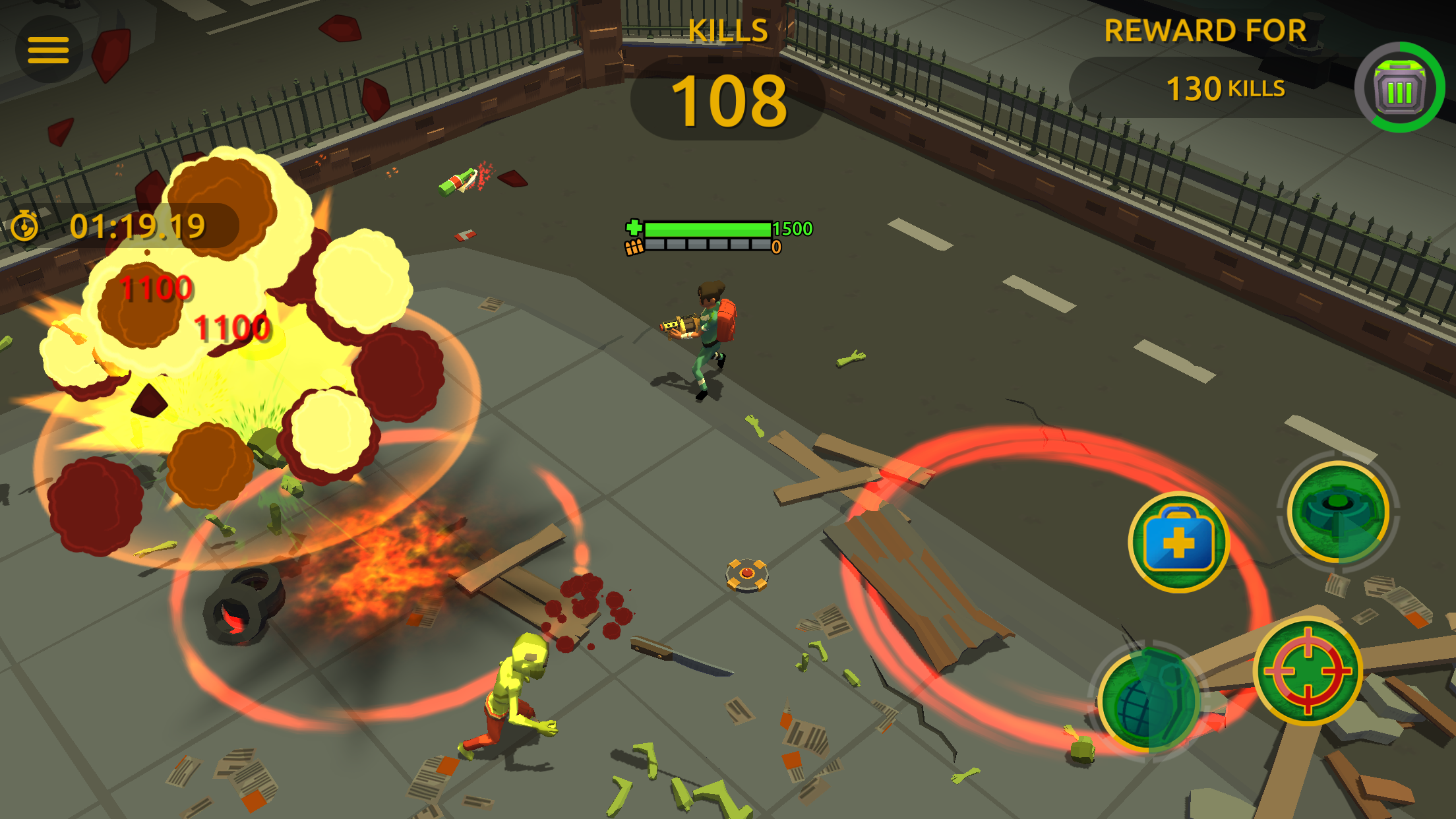Open the hamburger menu

pos(49,49)
